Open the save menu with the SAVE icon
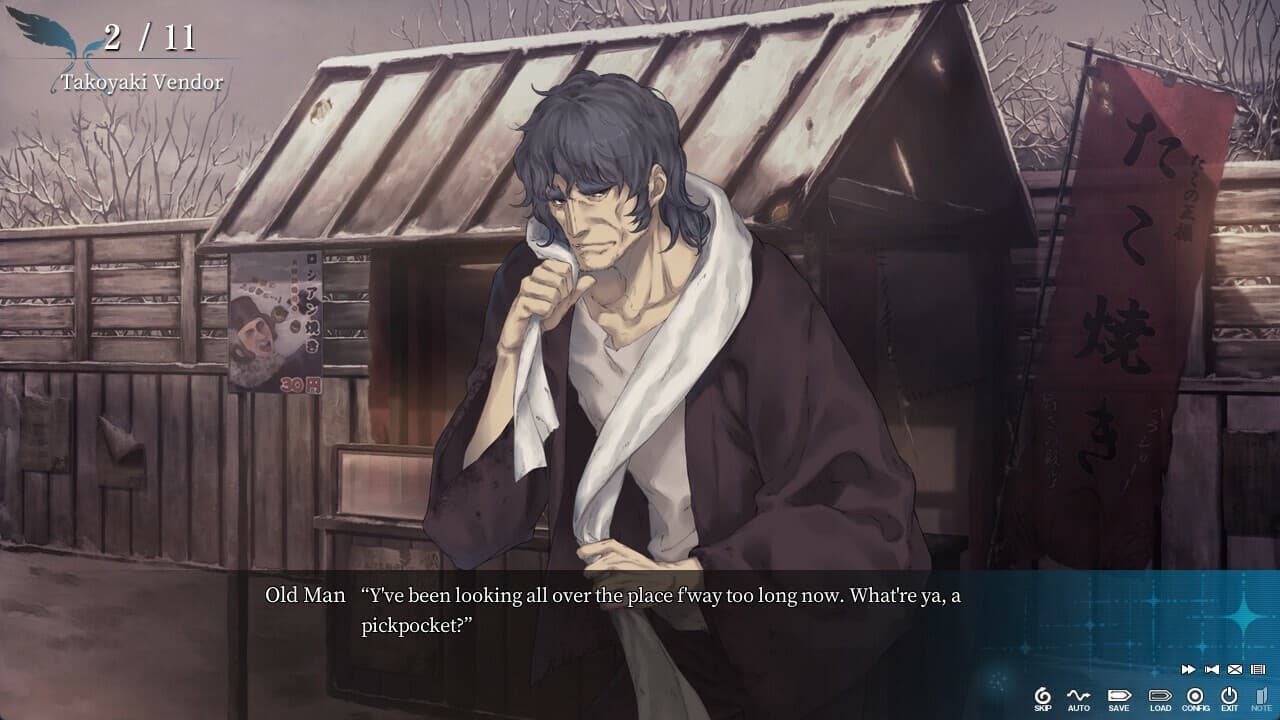This screenshot has width=1280, height=720. 1120,694
